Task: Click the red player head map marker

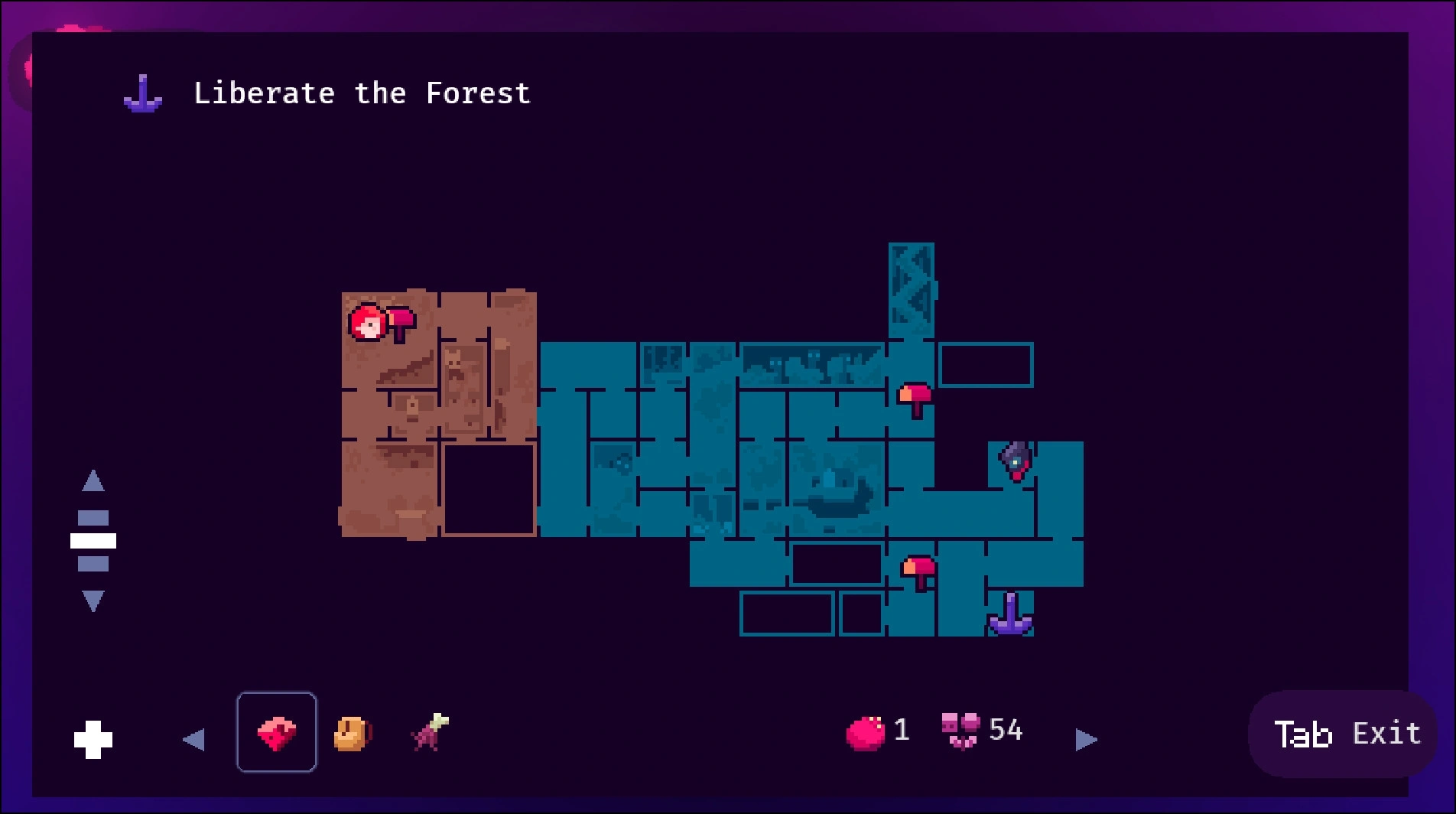Action: [x=367, y=323]
